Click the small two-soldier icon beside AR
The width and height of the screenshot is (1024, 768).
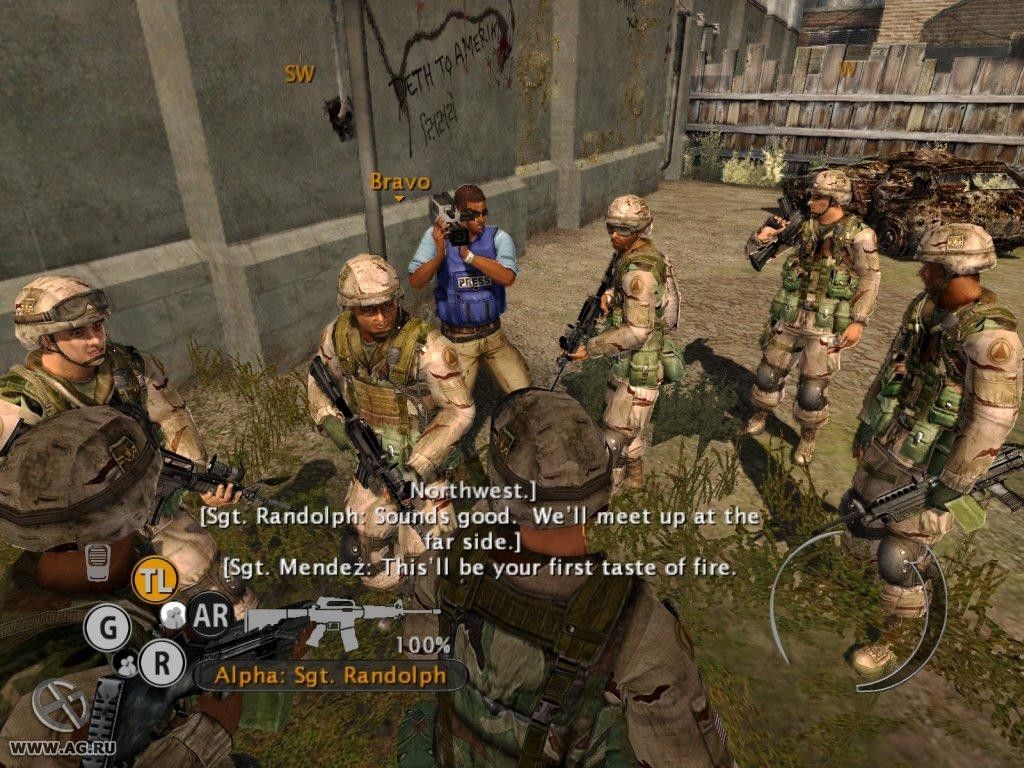click(x=173, y=615)
